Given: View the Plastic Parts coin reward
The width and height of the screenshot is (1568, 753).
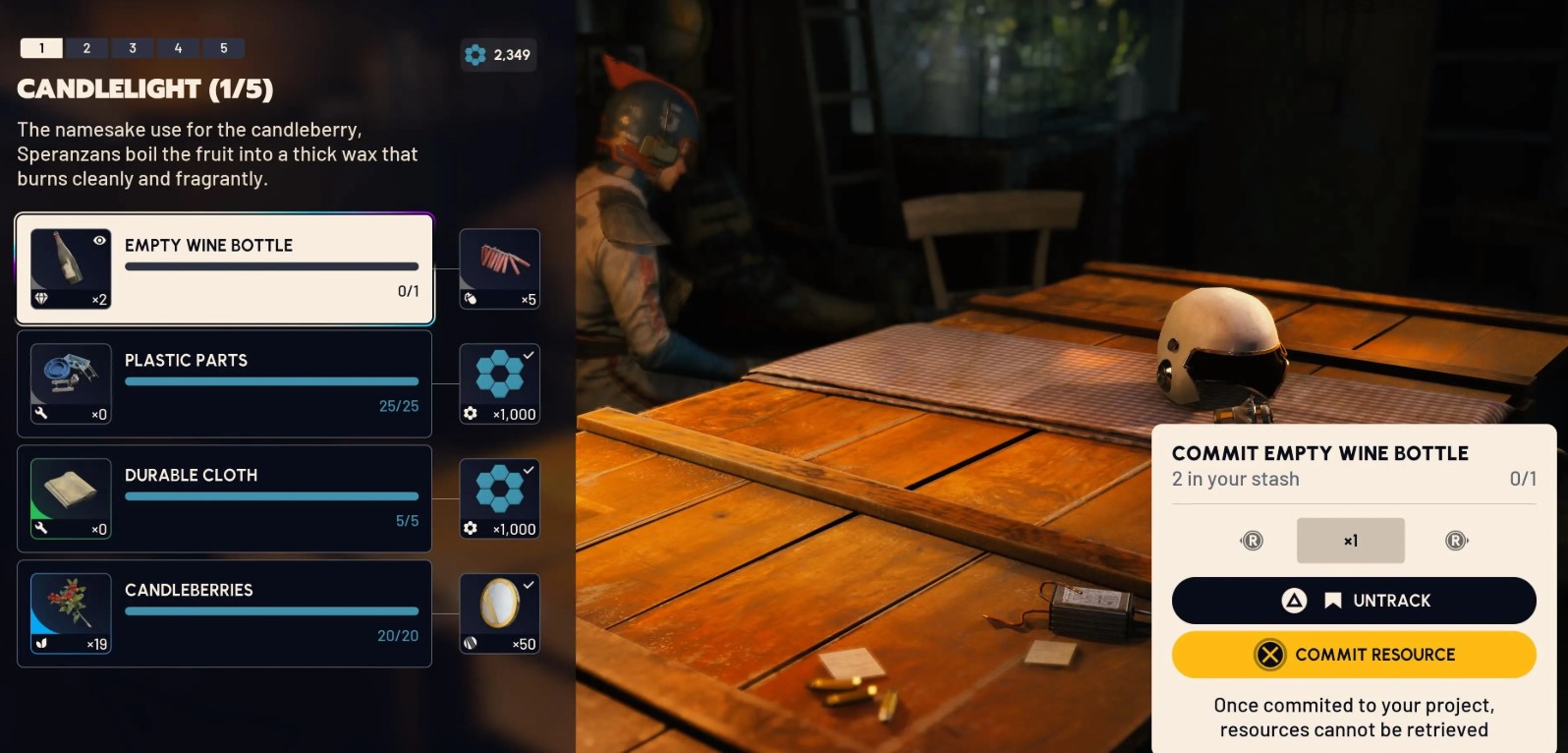Looking at the screenshot, I should [x=500, y=383].
